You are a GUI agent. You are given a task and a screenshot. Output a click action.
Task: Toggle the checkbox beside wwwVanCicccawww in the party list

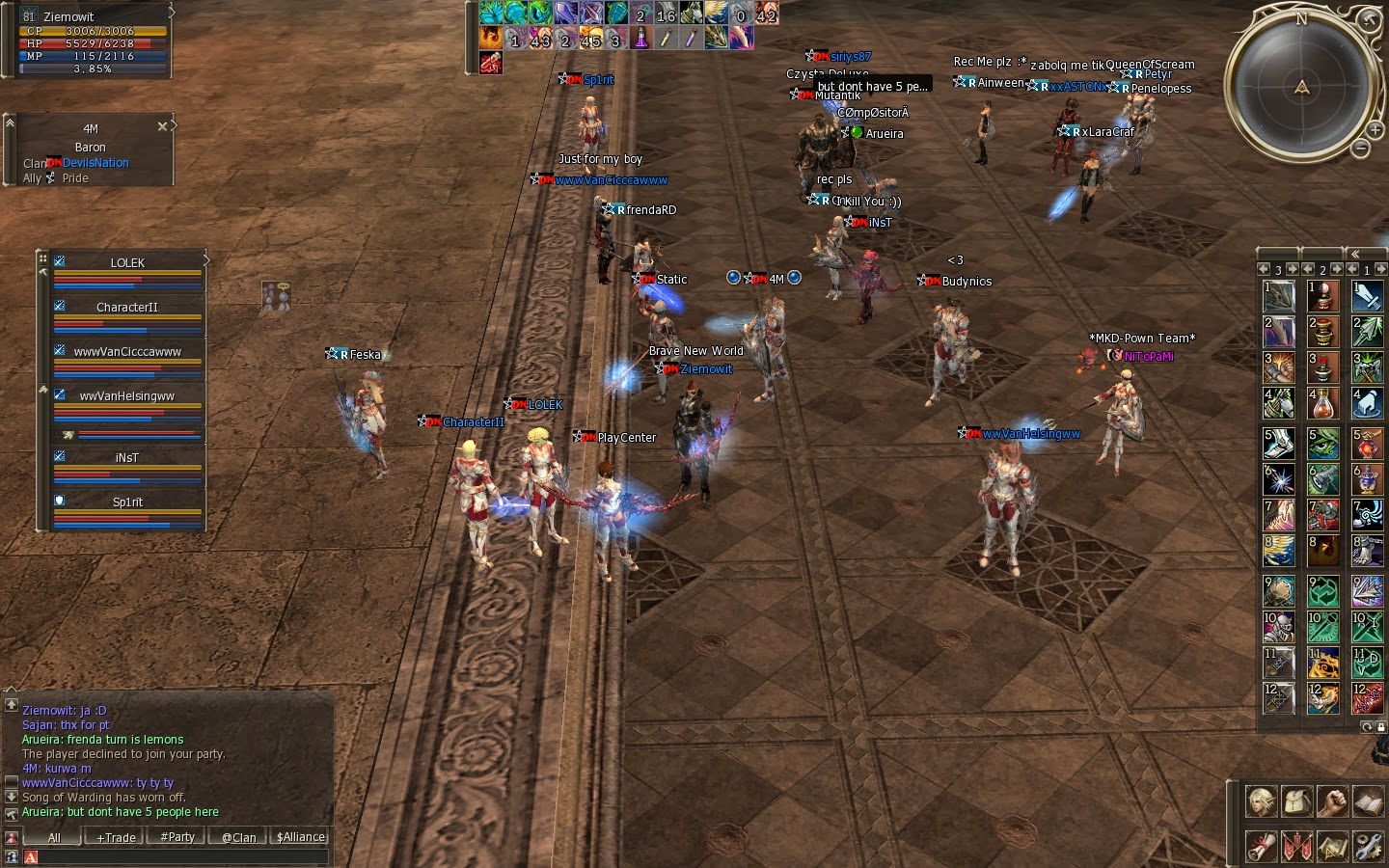pos(59,351)
